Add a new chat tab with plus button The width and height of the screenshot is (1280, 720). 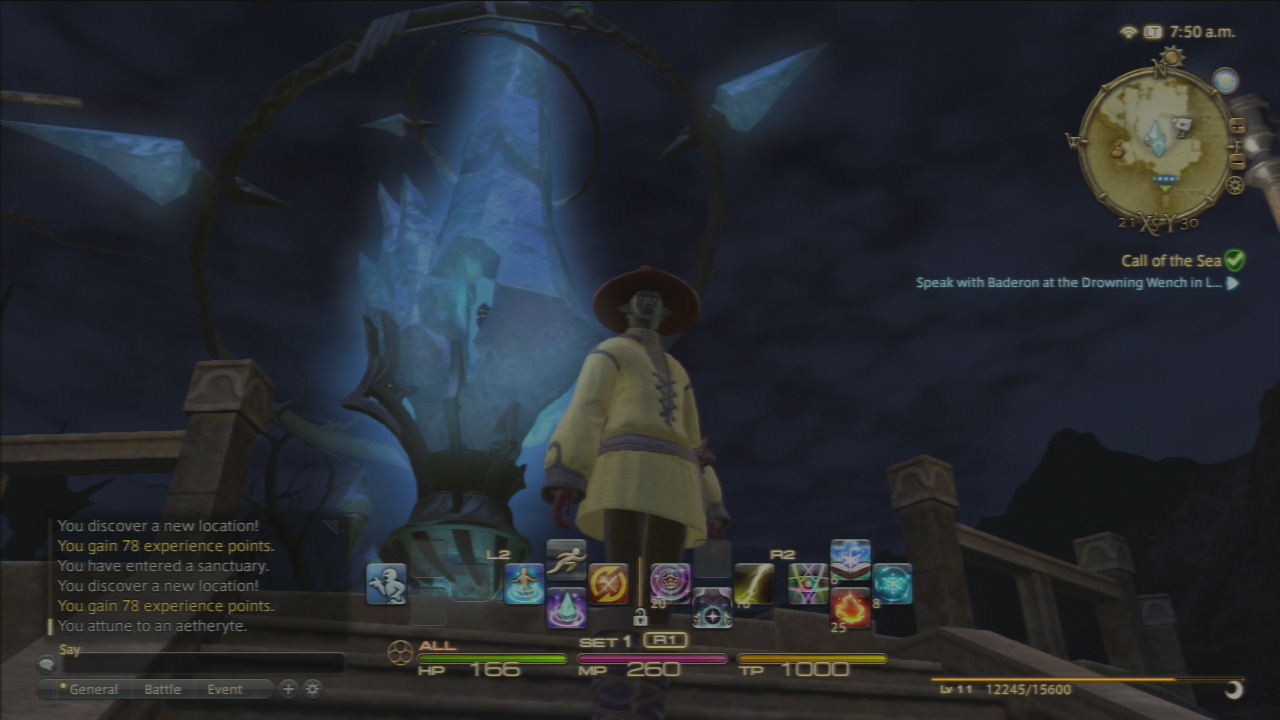(x=288, y=688)
